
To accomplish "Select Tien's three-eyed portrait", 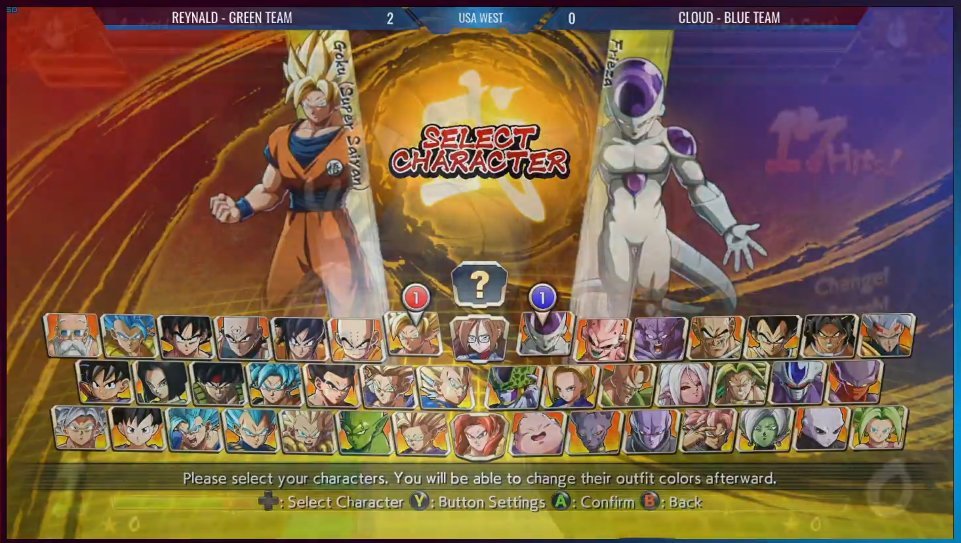I will (x=243, y=338).
